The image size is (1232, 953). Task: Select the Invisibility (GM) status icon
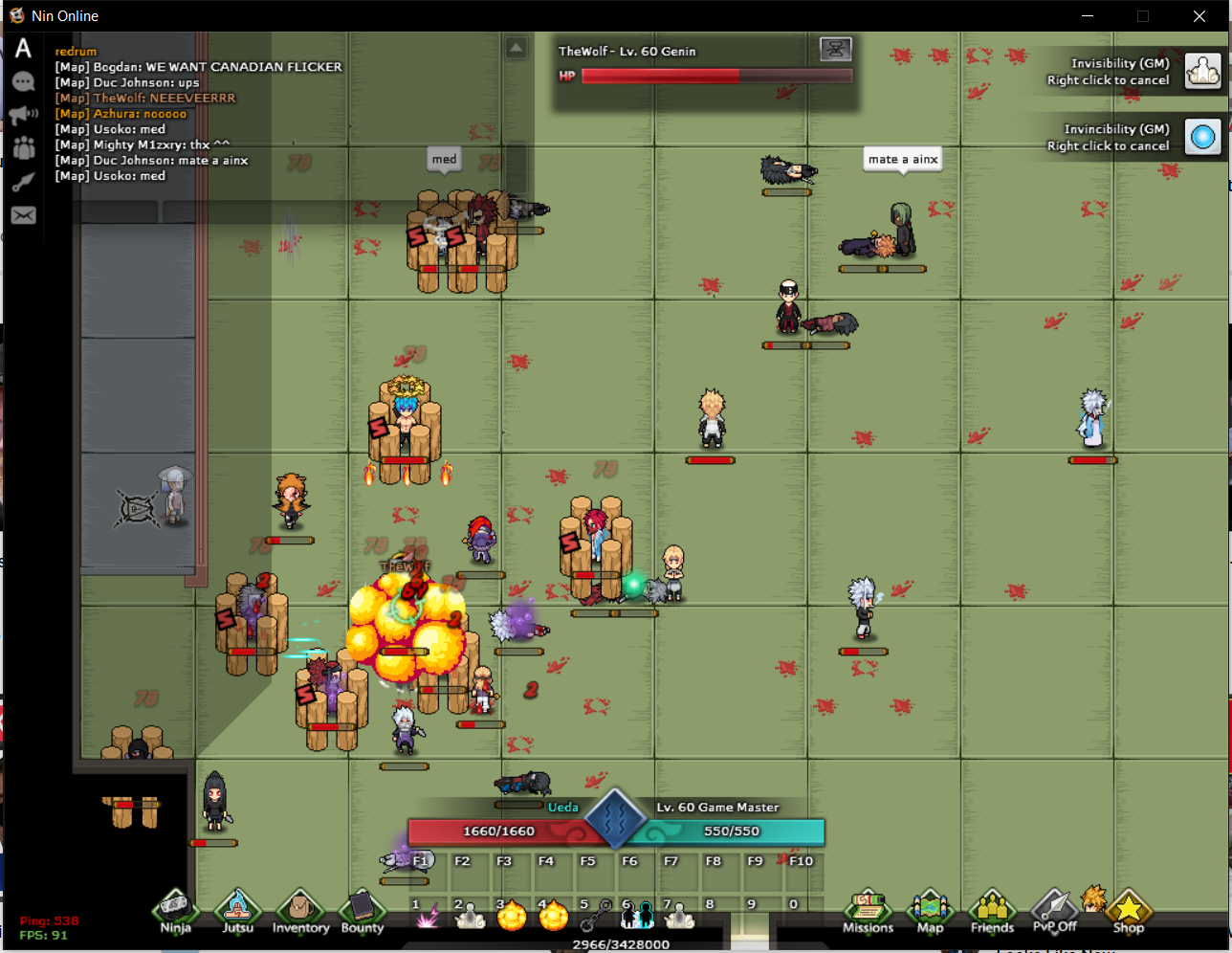point(1203,71)
